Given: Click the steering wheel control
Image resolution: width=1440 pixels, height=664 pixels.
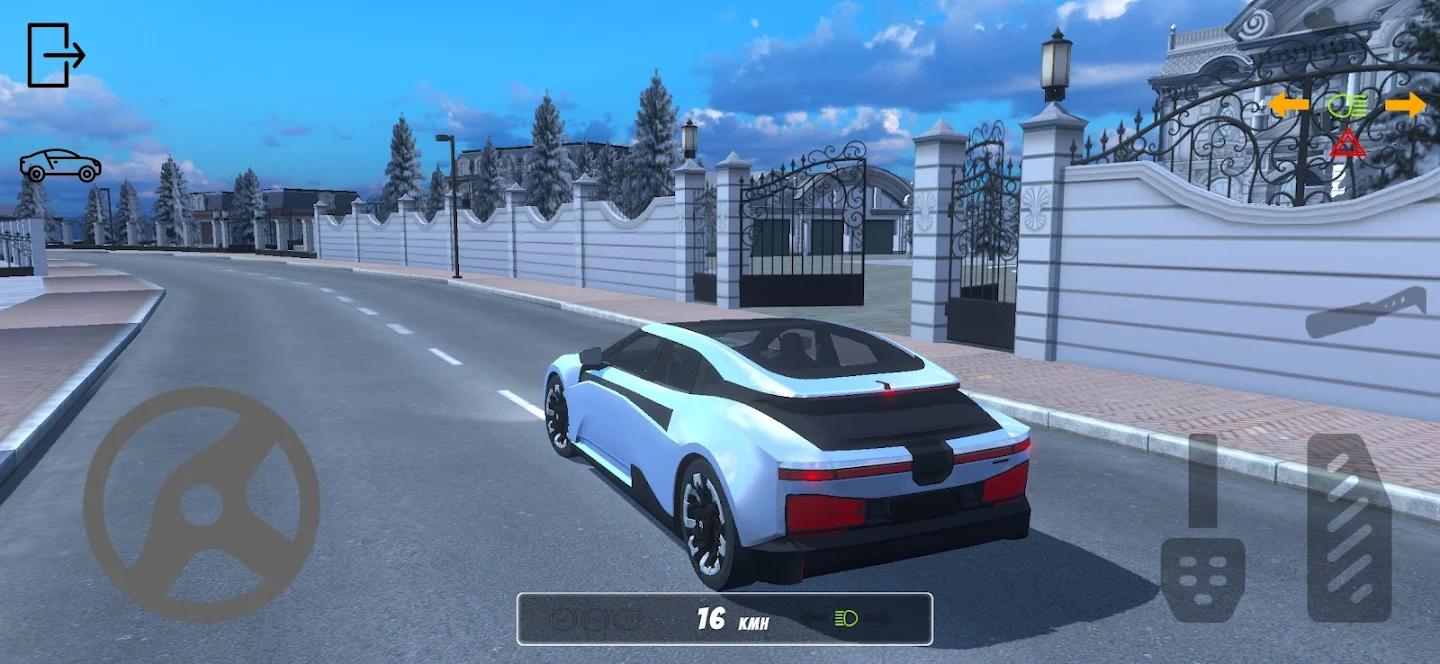Looking at the screenshot, I should coord(201,505).
